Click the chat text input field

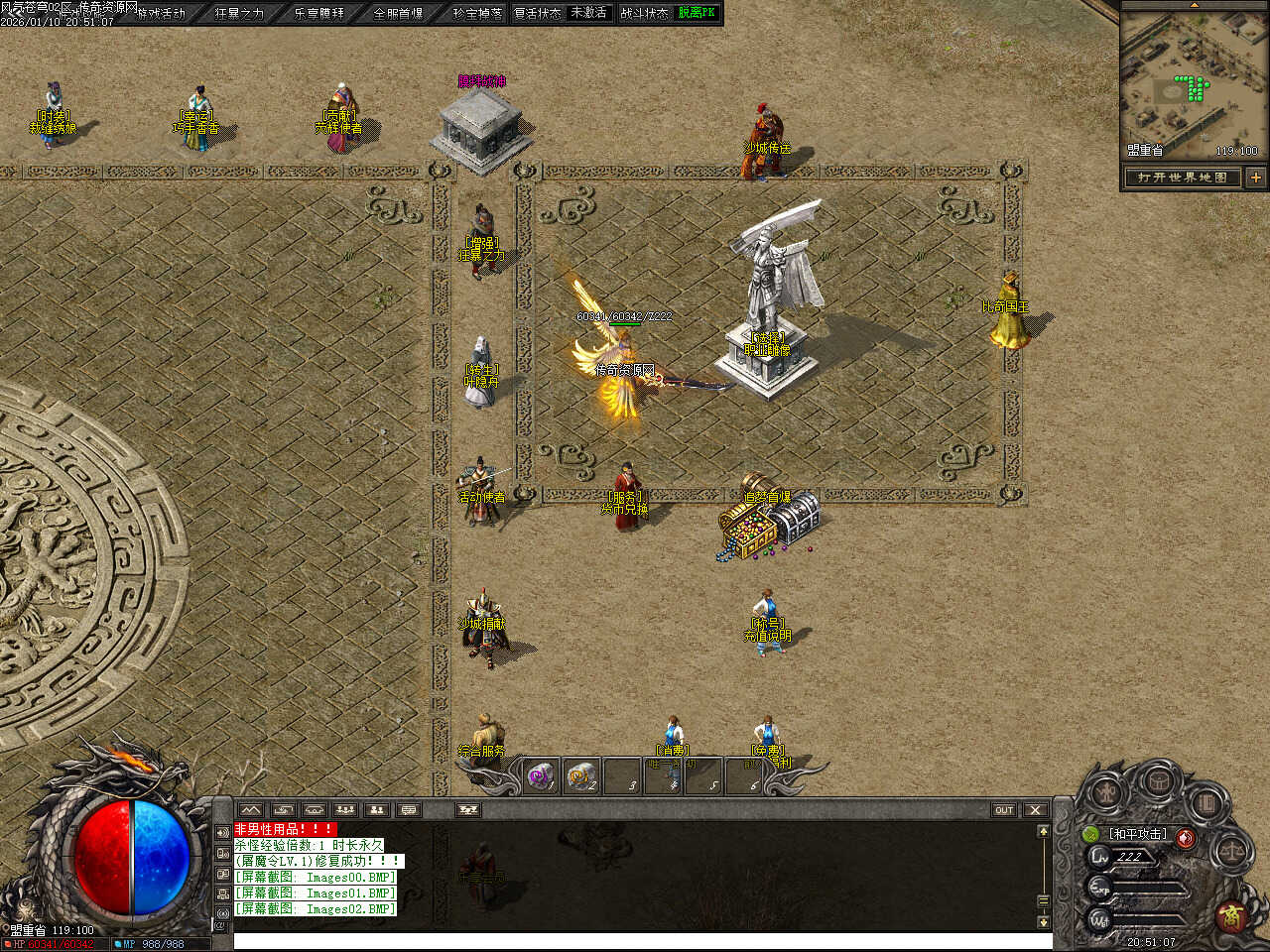[635, 941]
